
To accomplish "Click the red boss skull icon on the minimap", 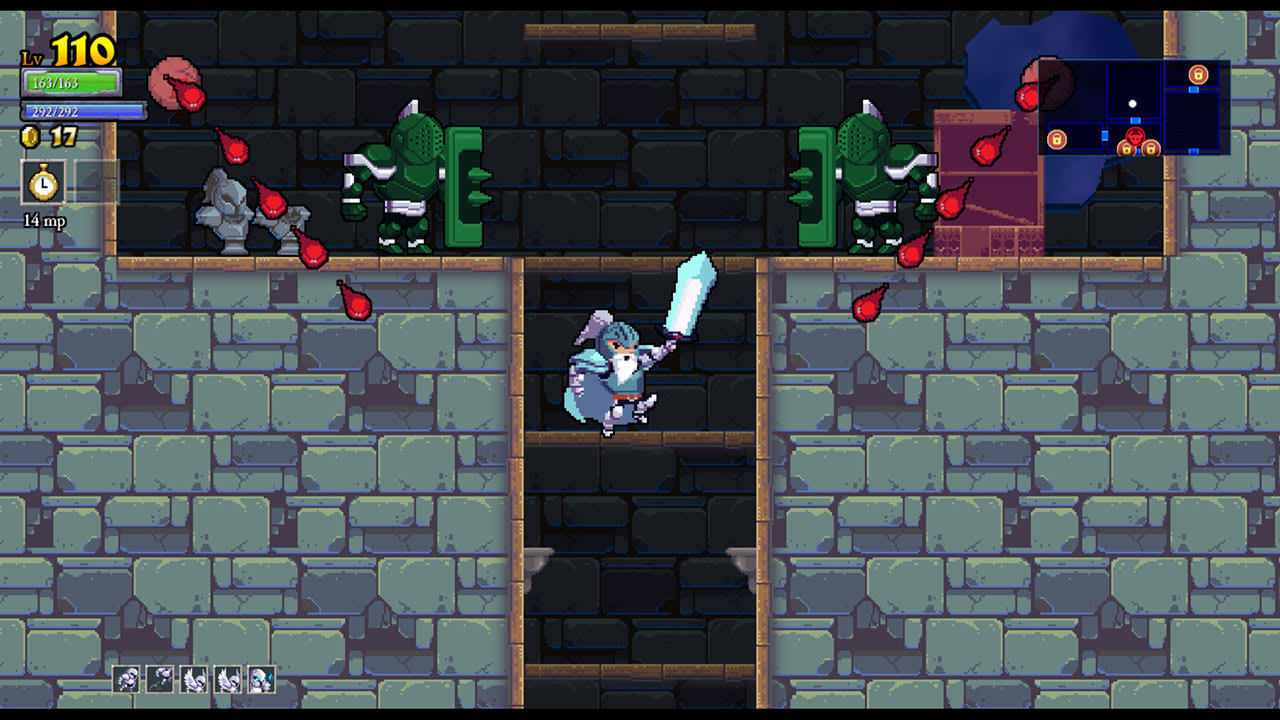I will click(1135, 136).
